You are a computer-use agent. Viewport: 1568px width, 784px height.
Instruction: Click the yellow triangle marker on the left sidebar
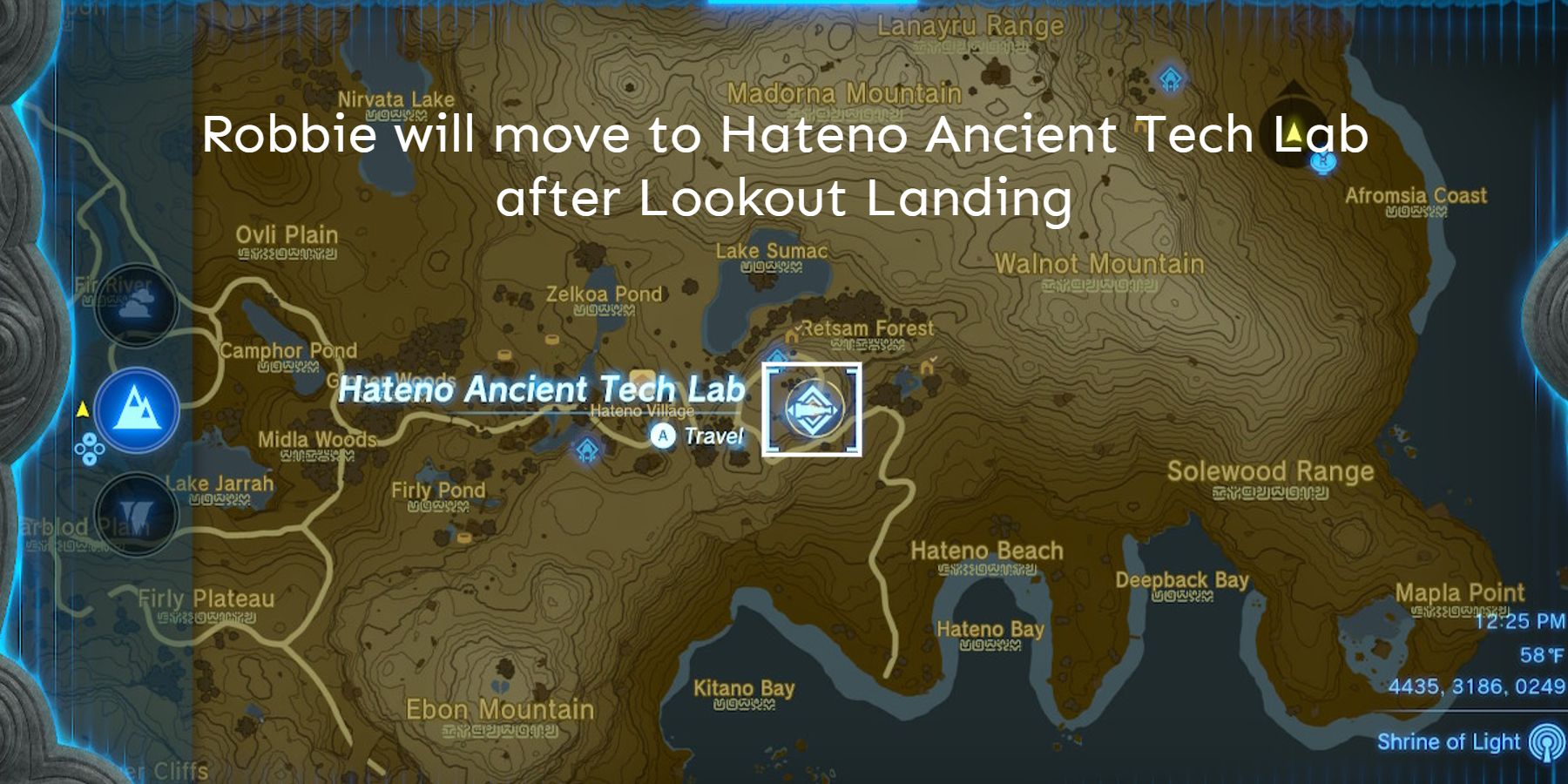pos(83,408)
